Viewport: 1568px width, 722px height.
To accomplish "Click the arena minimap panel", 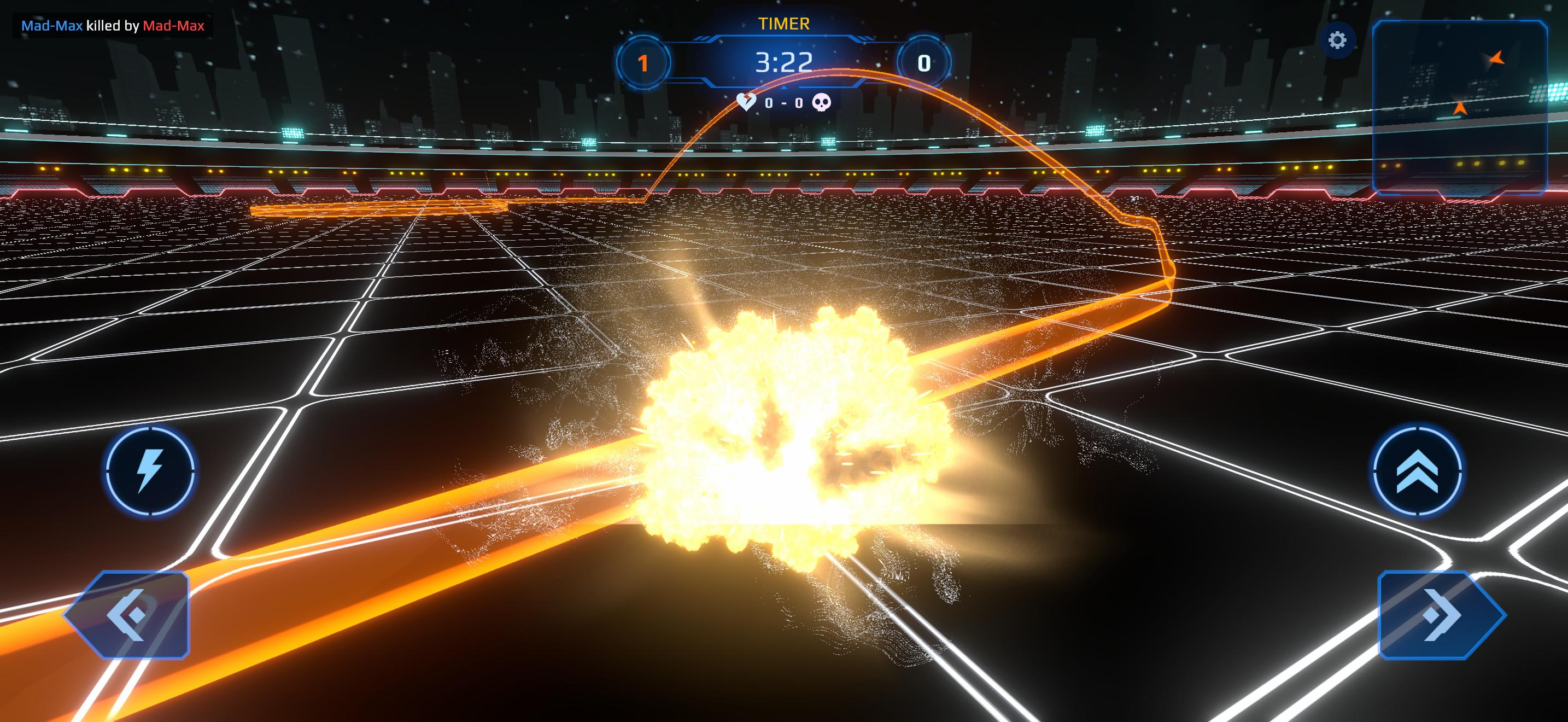I will (x=1460, y=107).
